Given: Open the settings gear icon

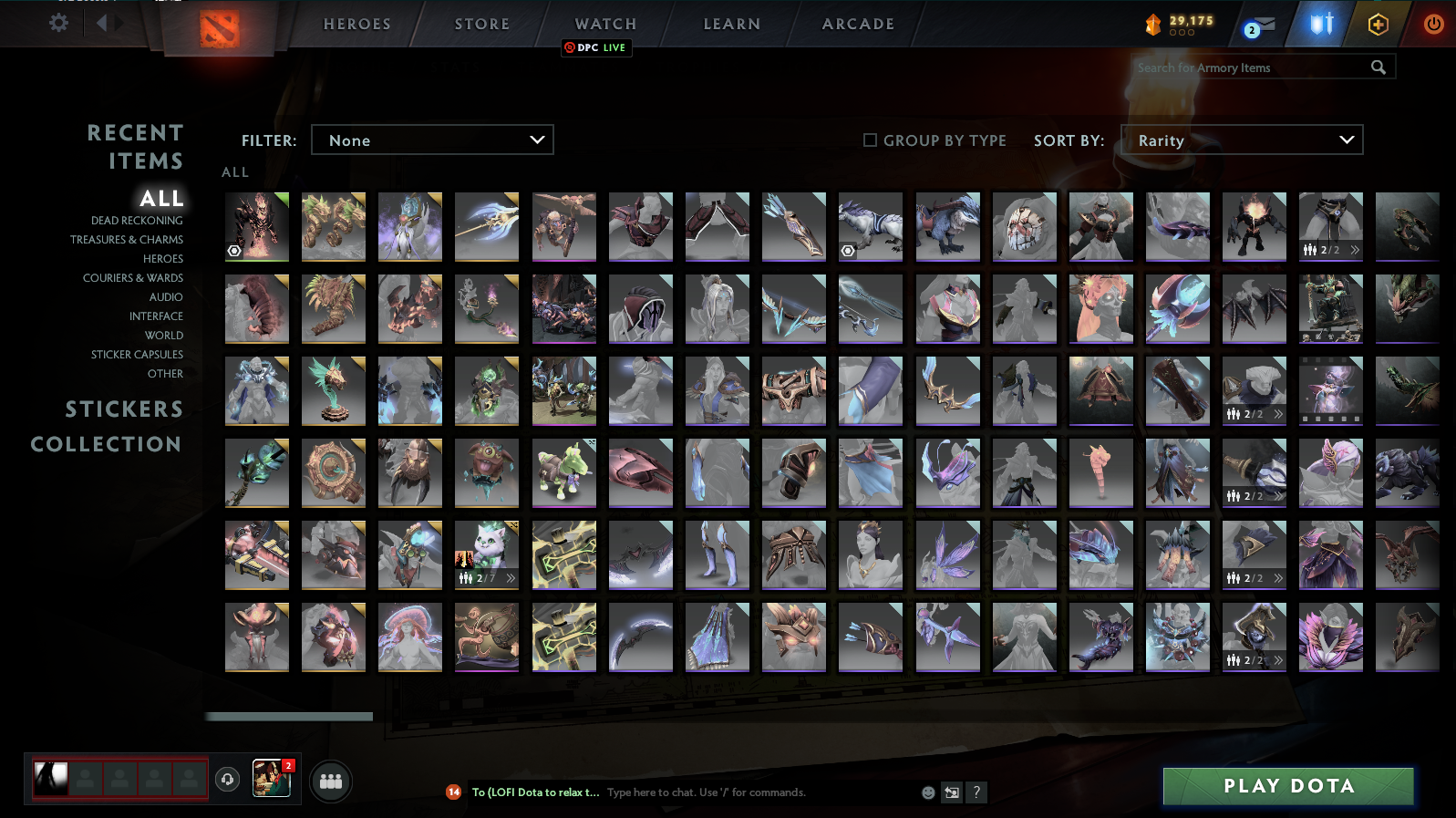Looking at the screenshot, I should click(x=57, y=24).
